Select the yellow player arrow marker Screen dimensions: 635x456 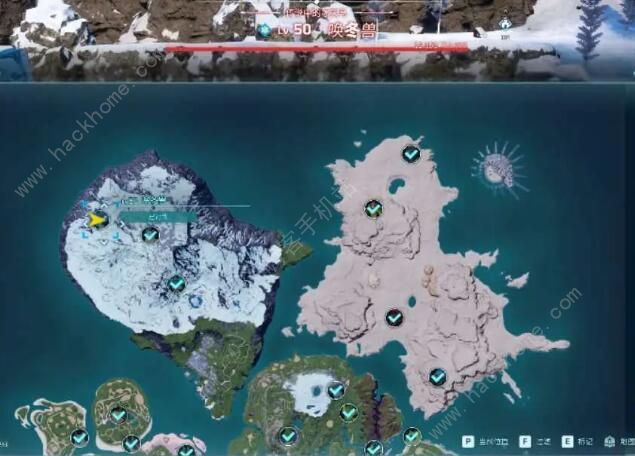[x=97, y=220]
